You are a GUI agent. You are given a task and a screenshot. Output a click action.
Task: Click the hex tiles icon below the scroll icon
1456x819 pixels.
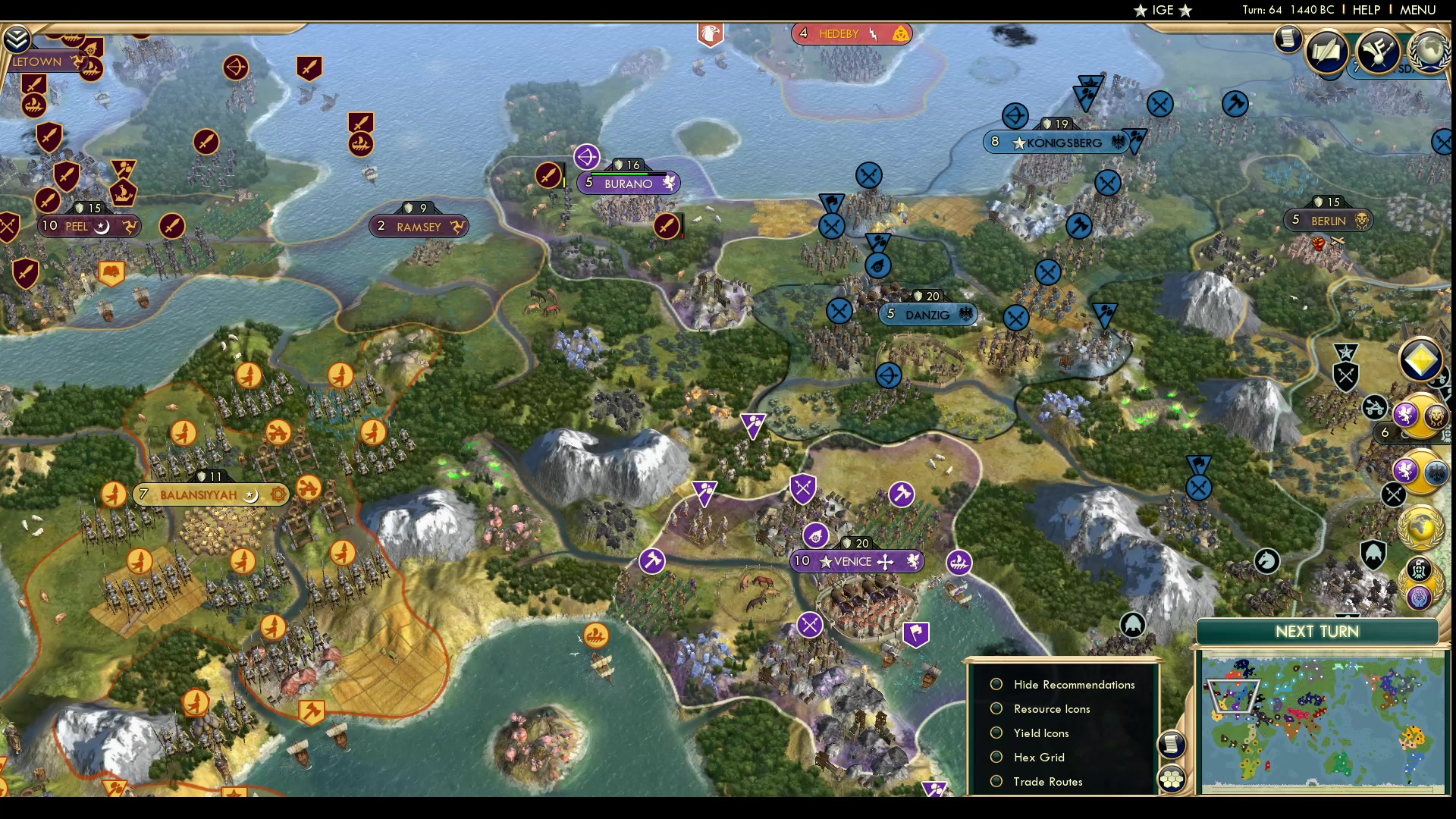tap(1172, 778)
